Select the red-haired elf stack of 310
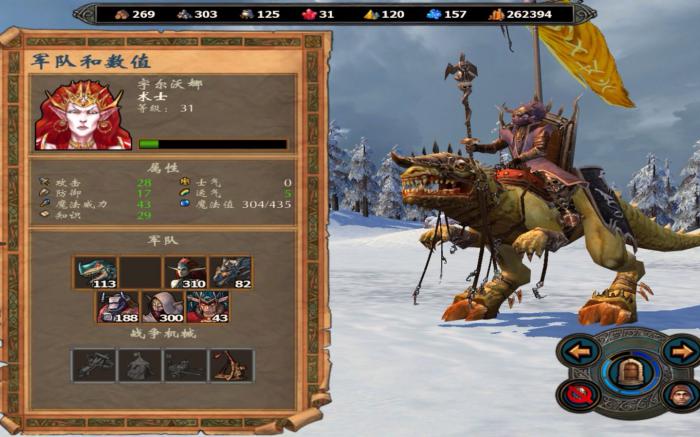Image resolution: width=700 pixels, height=437 pixels. (x=185, y=272)
